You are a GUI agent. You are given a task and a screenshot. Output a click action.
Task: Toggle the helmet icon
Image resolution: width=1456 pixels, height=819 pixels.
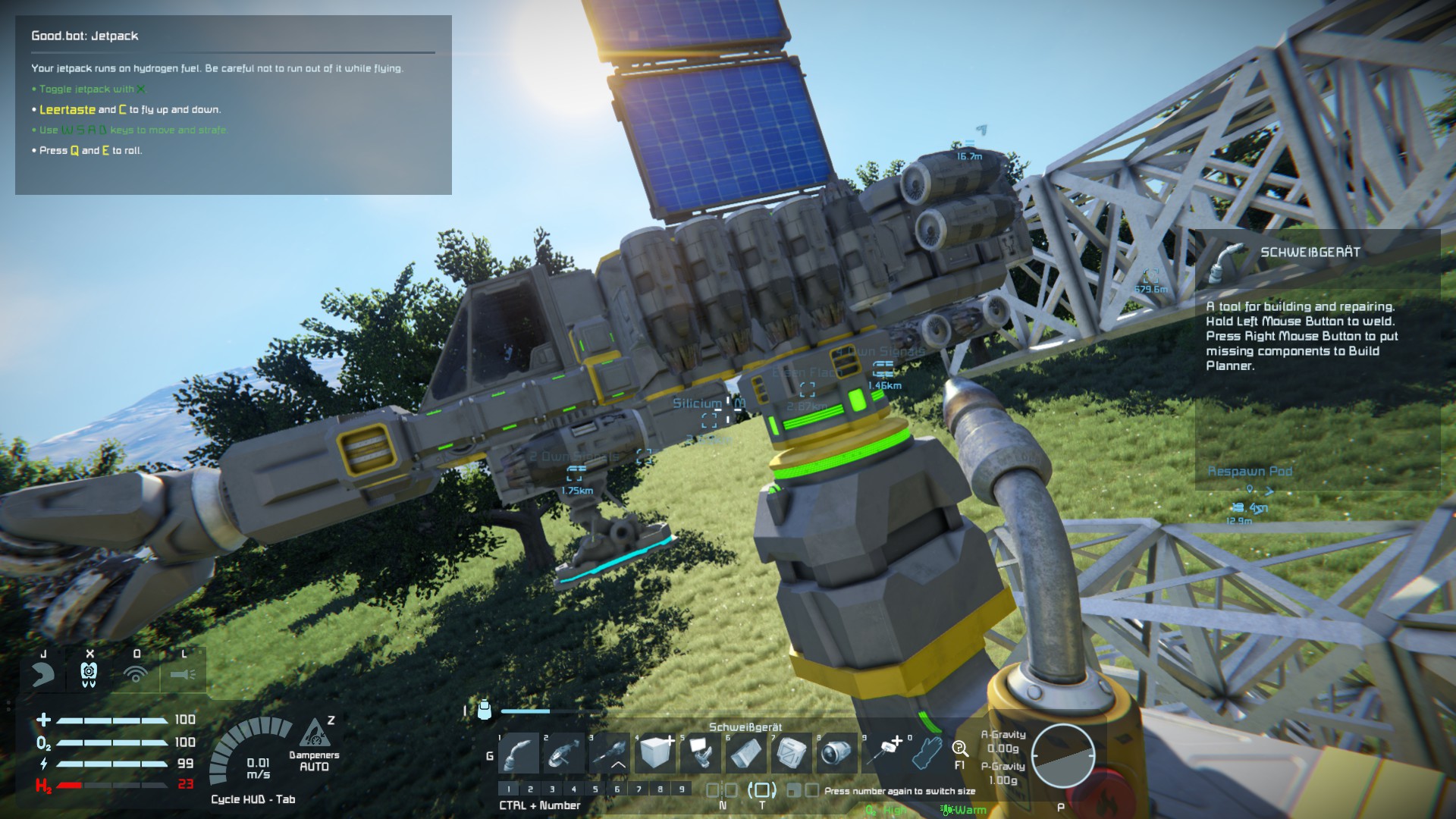[x=42, y=673]
